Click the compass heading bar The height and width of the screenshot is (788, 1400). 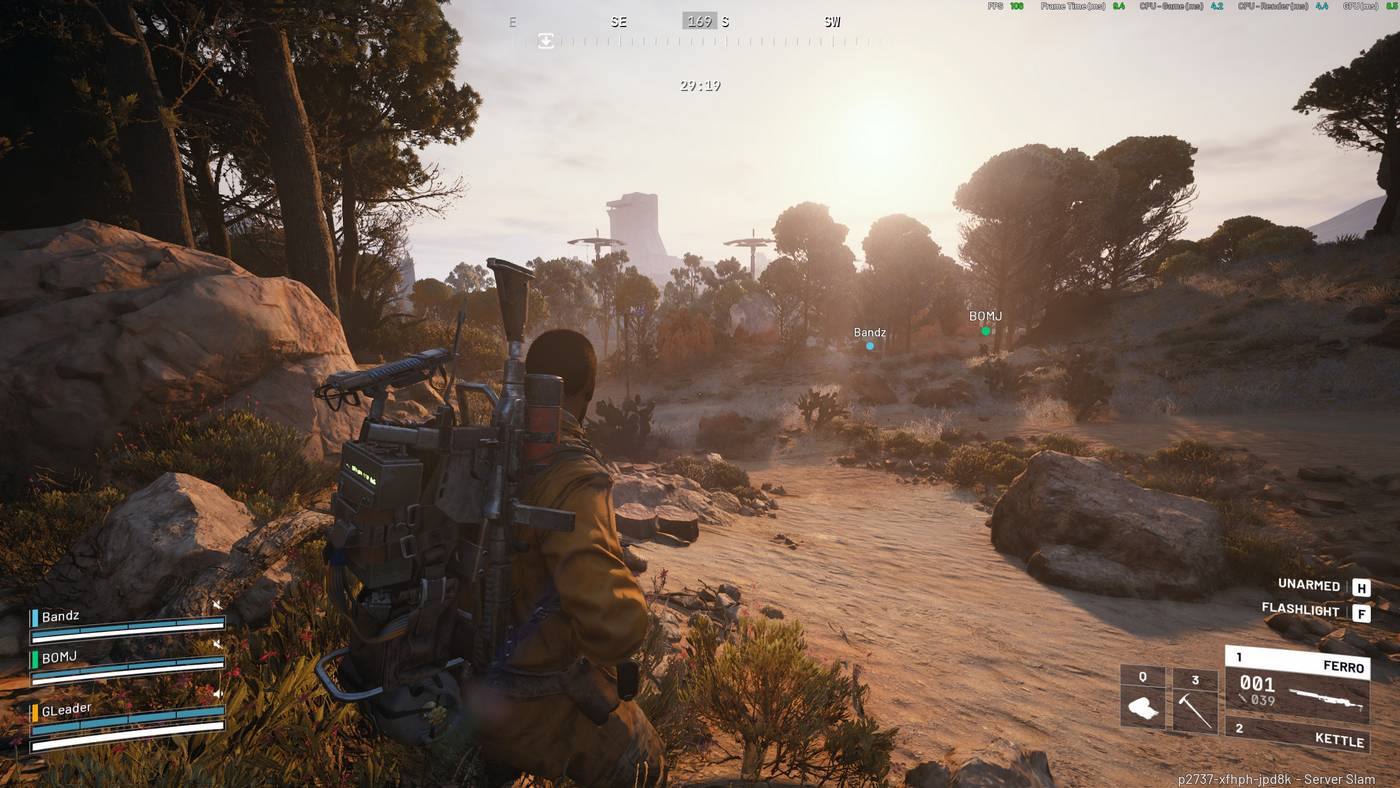700,30
